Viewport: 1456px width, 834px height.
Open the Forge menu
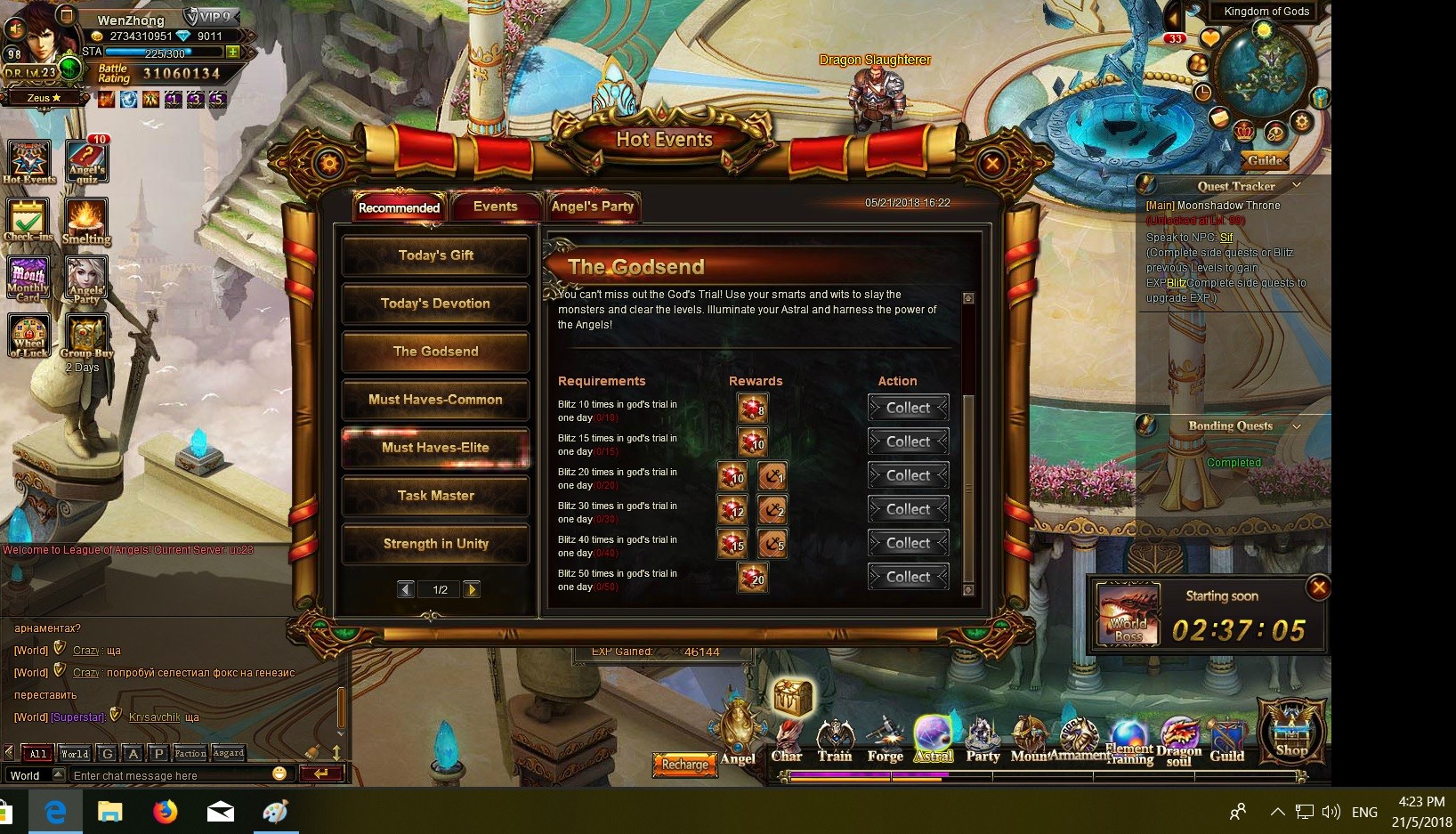(885, 741)
